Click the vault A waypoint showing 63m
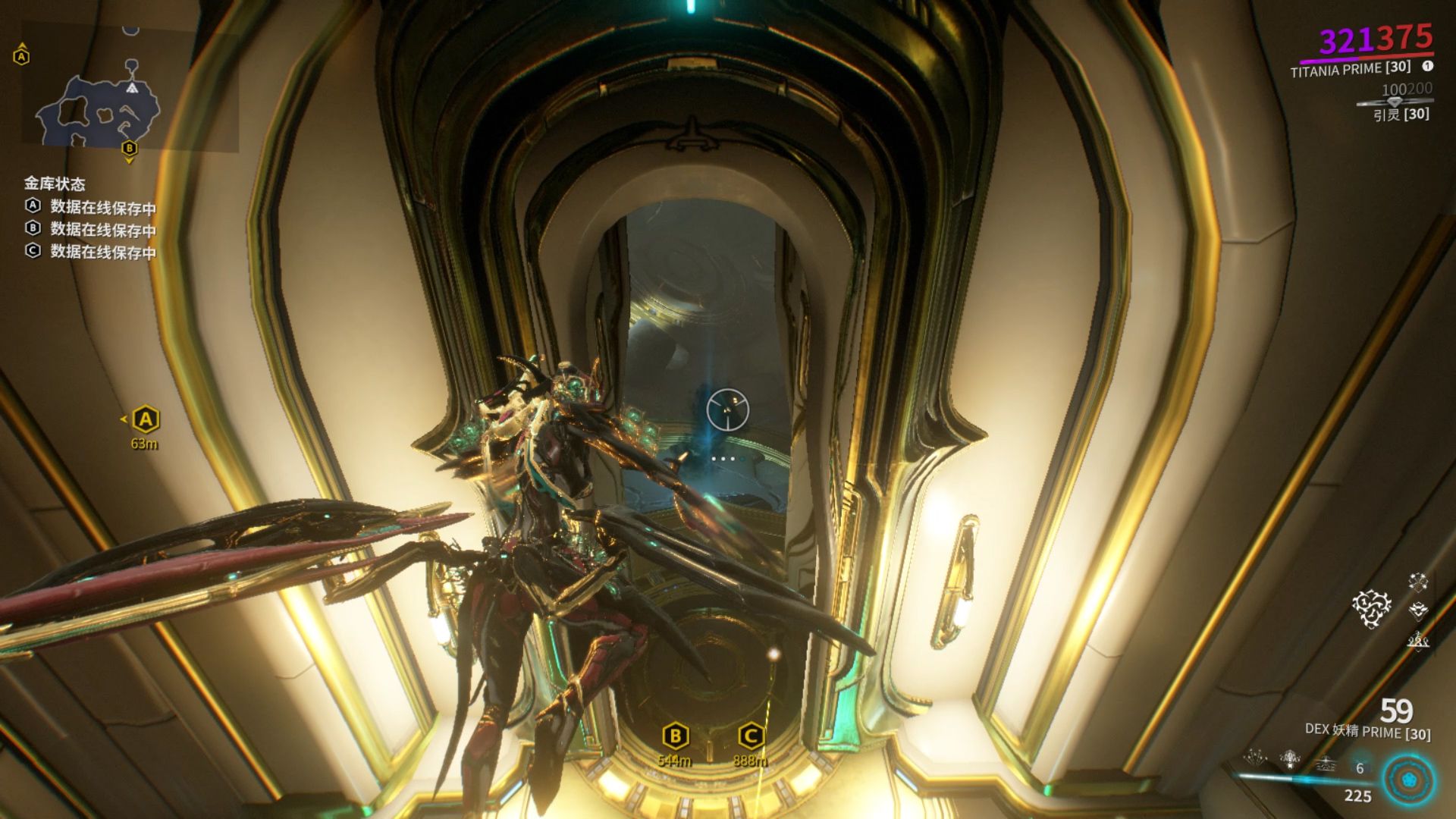This screenshot has width=1456, height=819. pos(145,419)
